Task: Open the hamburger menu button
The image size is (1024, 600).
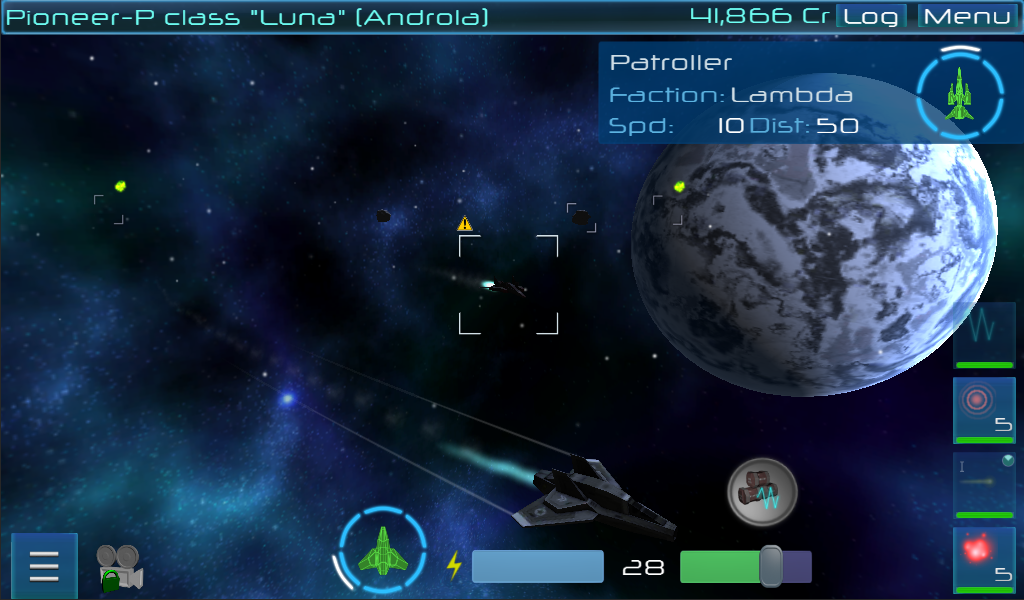Action: click(x=44, y=566)
